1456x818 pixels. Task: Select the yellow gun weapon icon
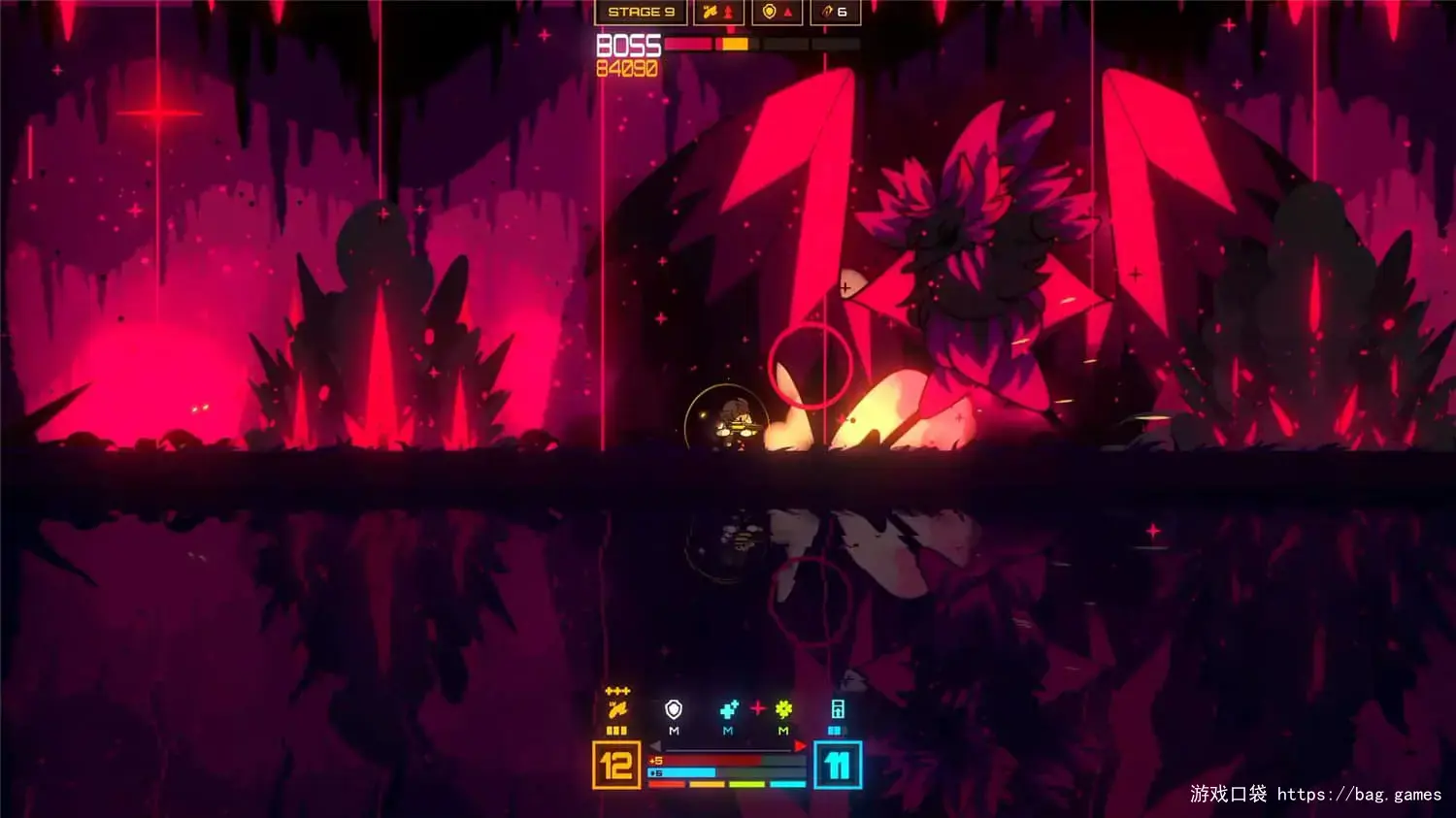coord(617,710)
